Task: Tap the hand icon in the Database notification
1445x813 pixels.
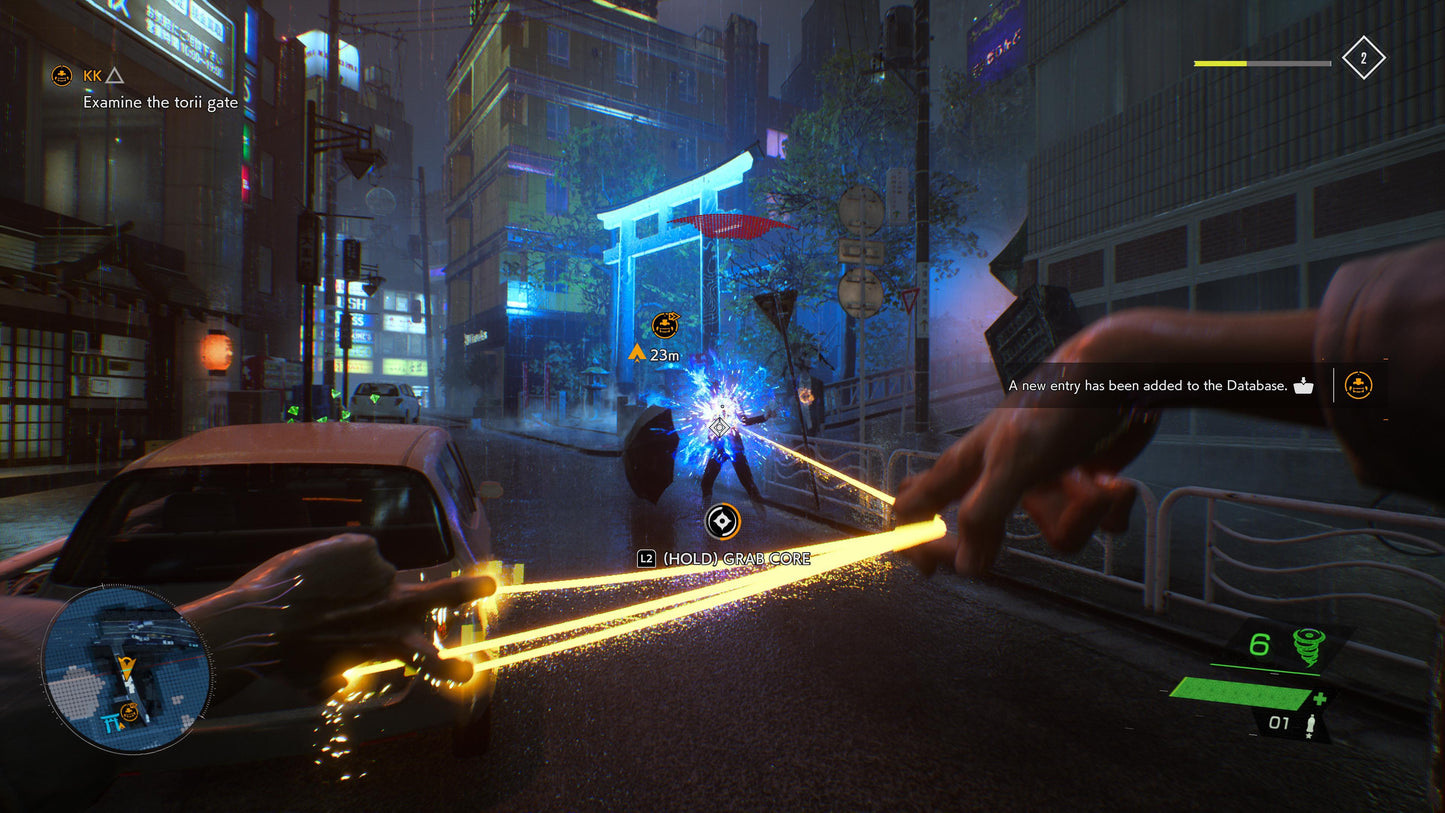Action: 1305,384
